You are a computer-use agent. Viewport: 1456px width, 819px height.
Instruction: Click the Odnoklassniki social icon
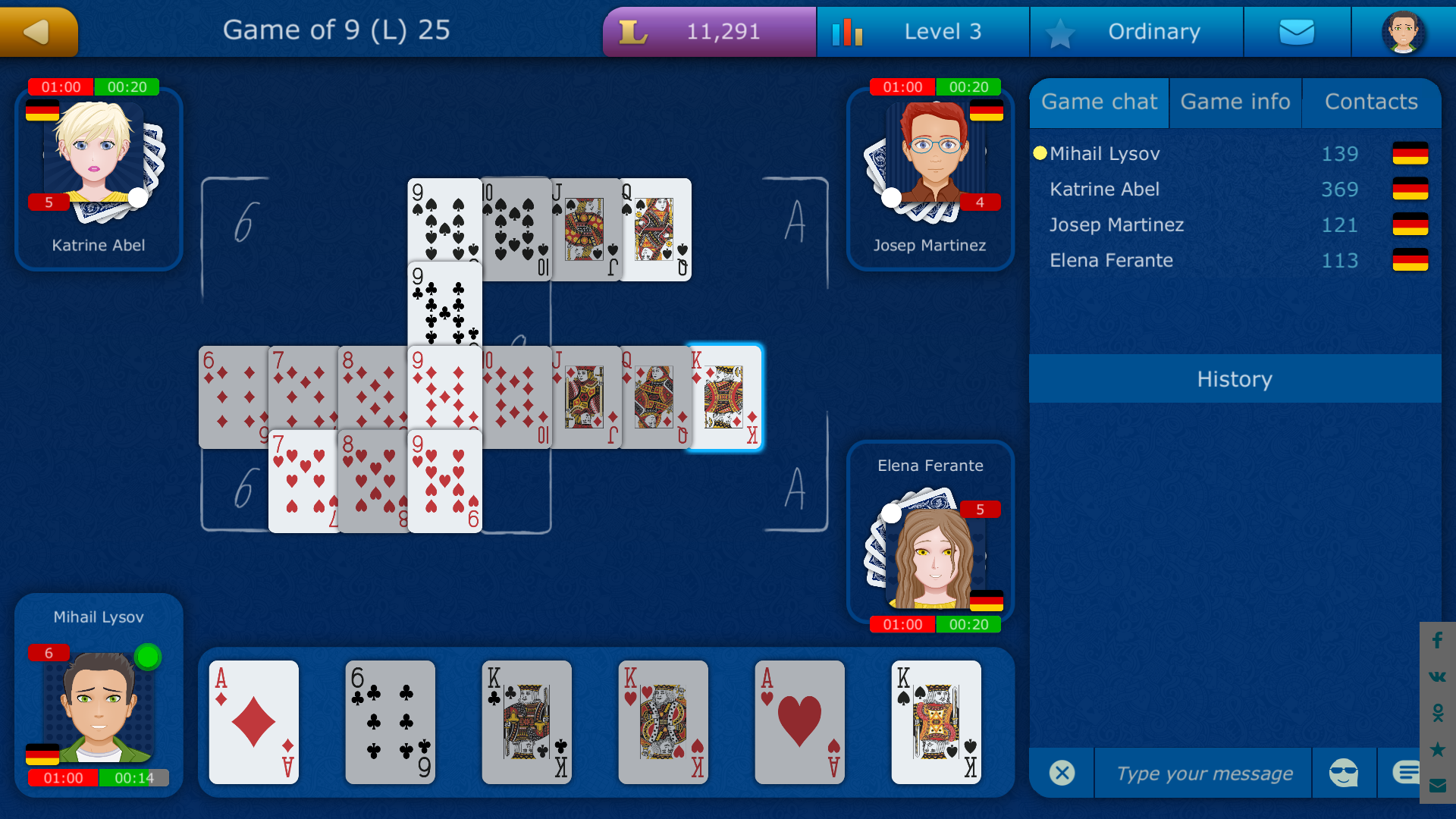click(1437, 711)
